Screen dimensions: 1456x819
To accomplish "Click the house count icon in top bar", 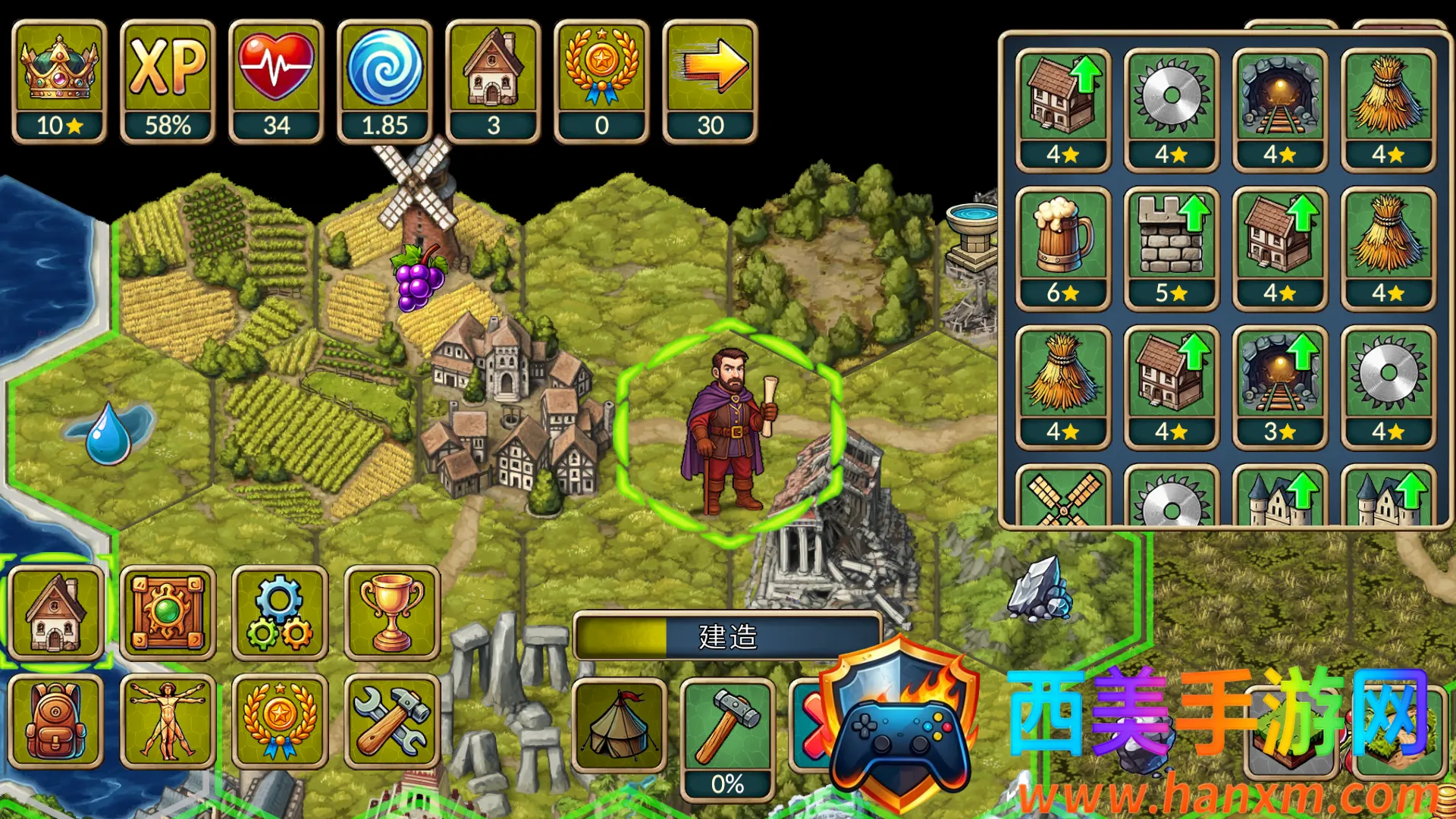I will [x=493, y=81].
